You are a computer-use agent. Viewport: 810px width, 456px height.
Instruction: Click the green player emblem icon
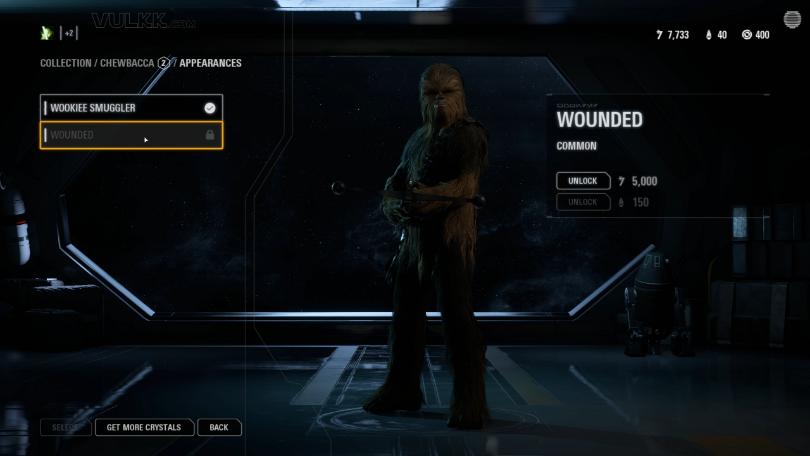(x=45, y=33)
